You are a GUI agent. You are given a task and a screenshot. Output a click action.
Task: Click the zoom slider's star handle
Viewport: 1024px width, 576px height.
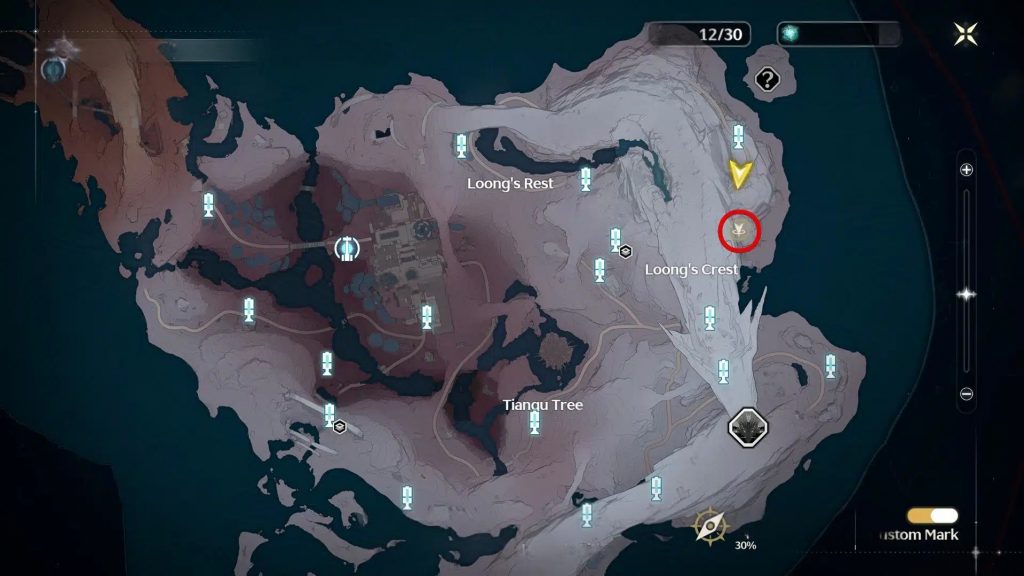click(x=966, y=294)
